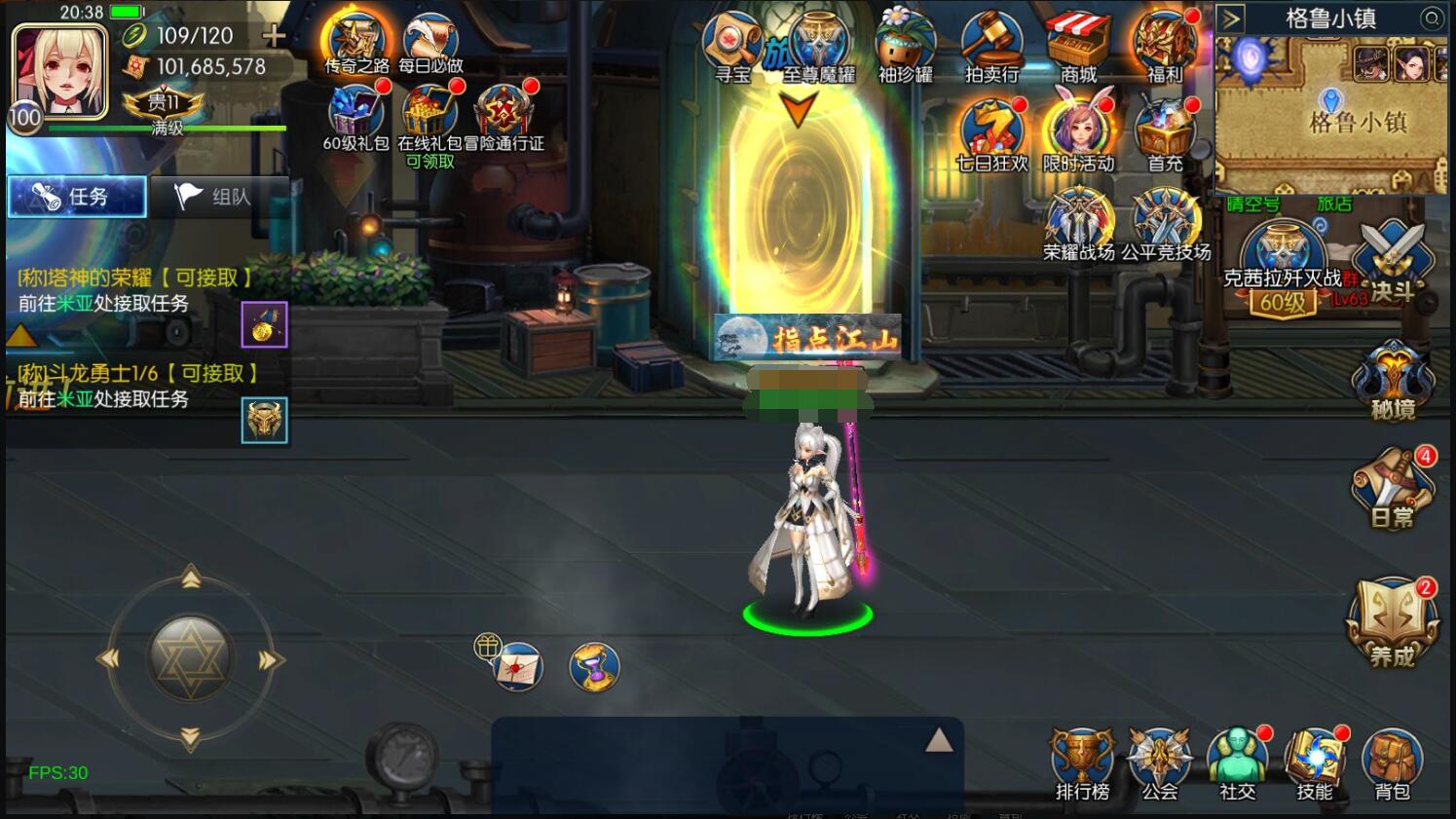The height and width of the screenshot is (819, 1456).
Task: Expand the collapsed chat panel triangle
Action: 938,740
